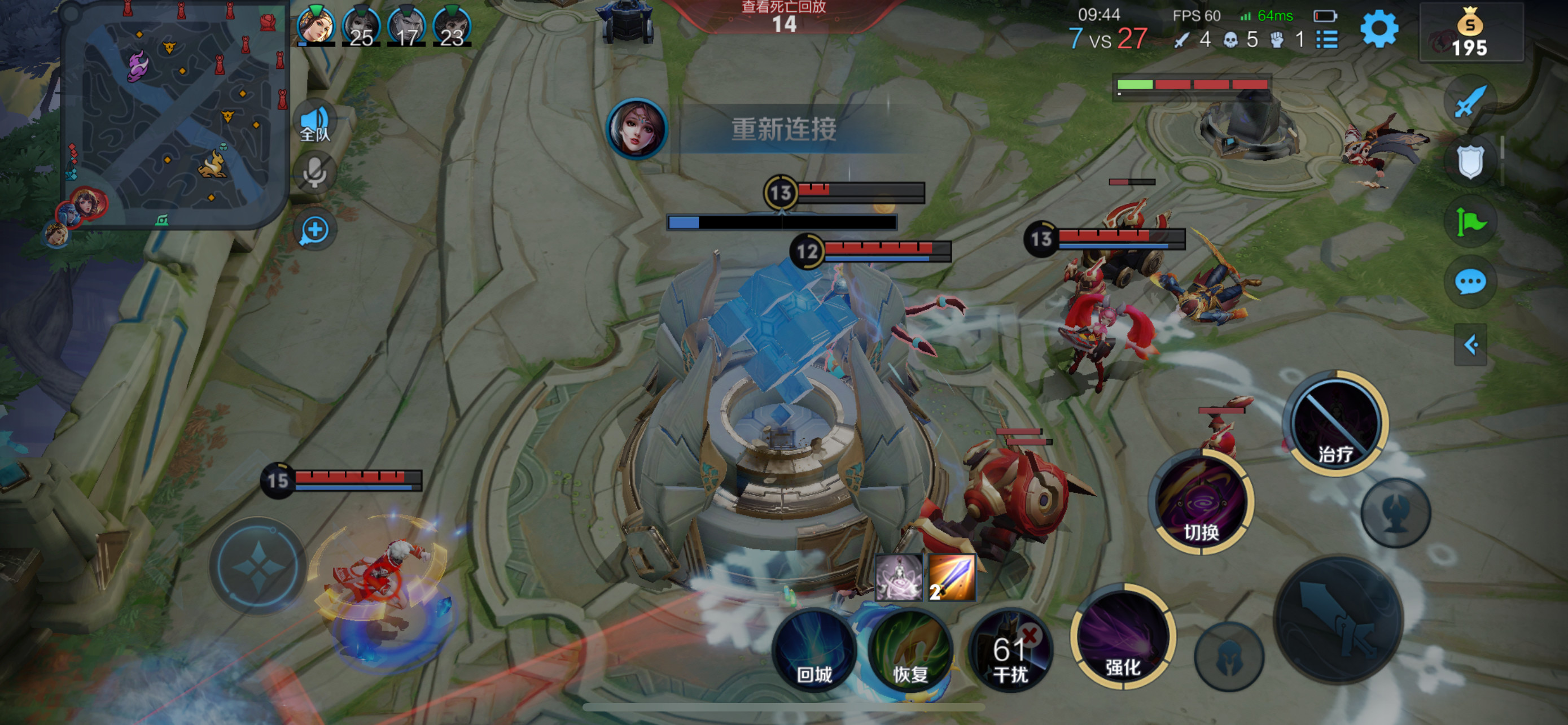The height and width of the screenshot is (725, 1568).
Task: Send the defend signal with the shield icon
Action: pyautogui.click(x=1469, y=161)
